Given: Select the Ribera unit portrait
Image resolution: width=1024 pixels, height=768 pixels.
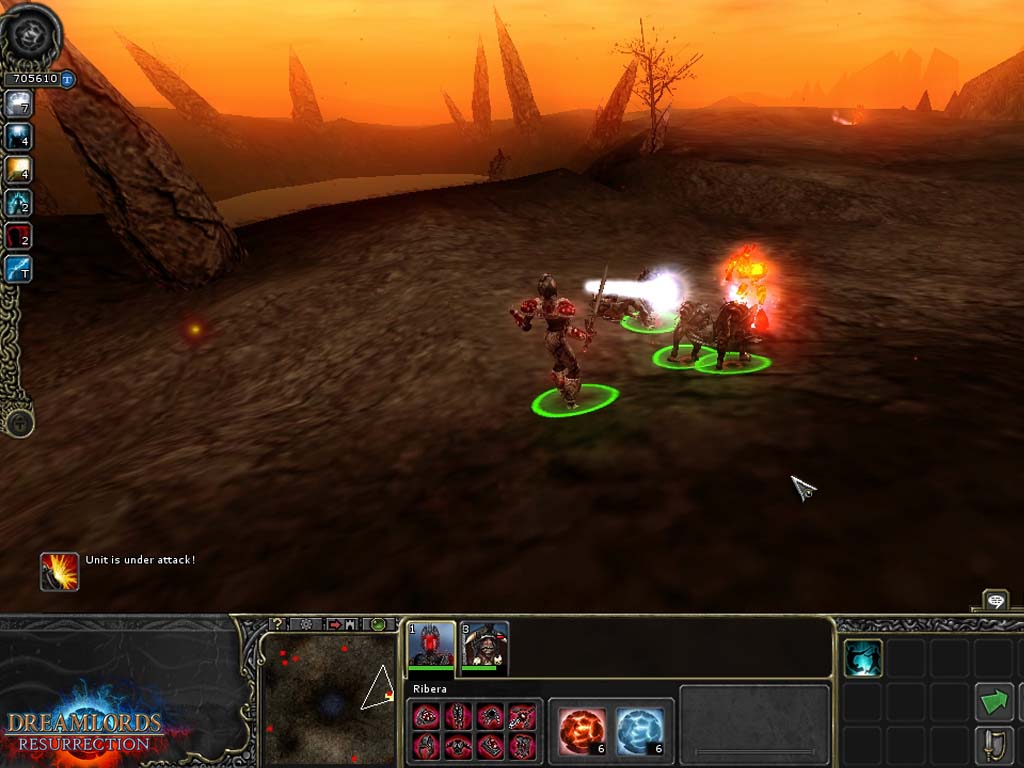Looking at the screenshot, I should (x=432, y=645).
